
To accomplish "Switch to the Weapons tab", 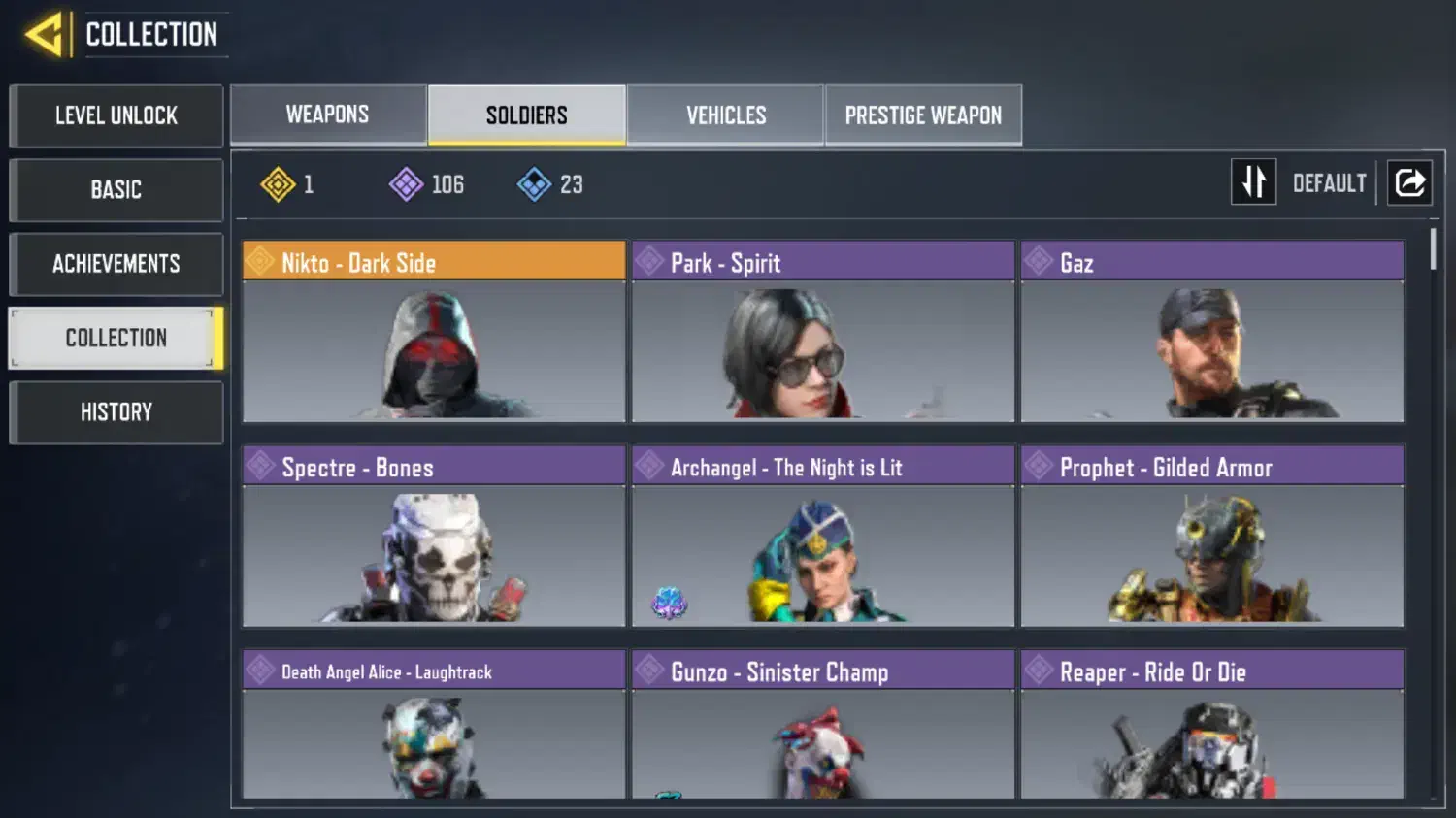I will [x=328, y=115].
